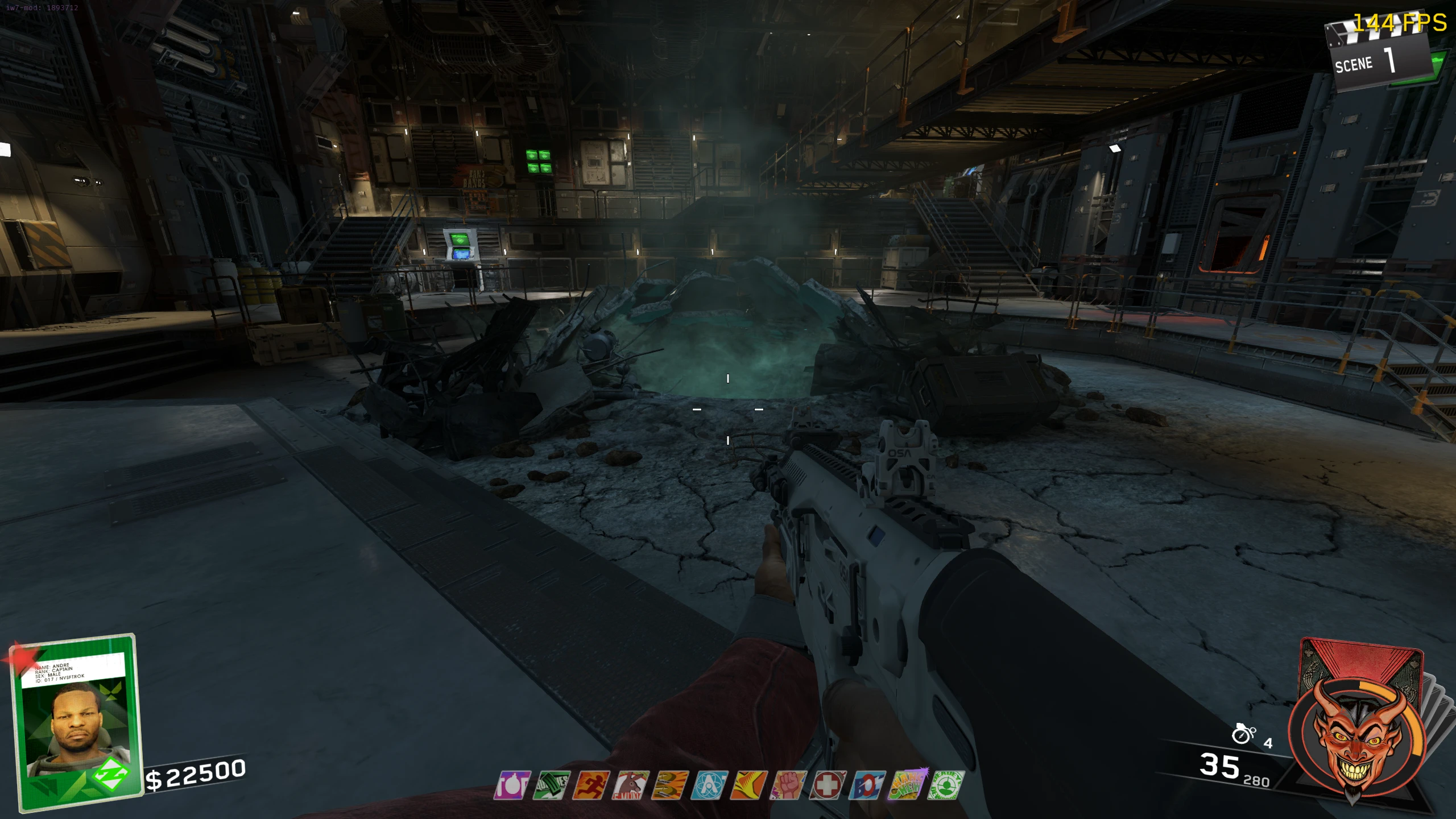Select the Up 'N Atoms perk icon
This screenshot has width=1456, height=819.
[709, 785]
